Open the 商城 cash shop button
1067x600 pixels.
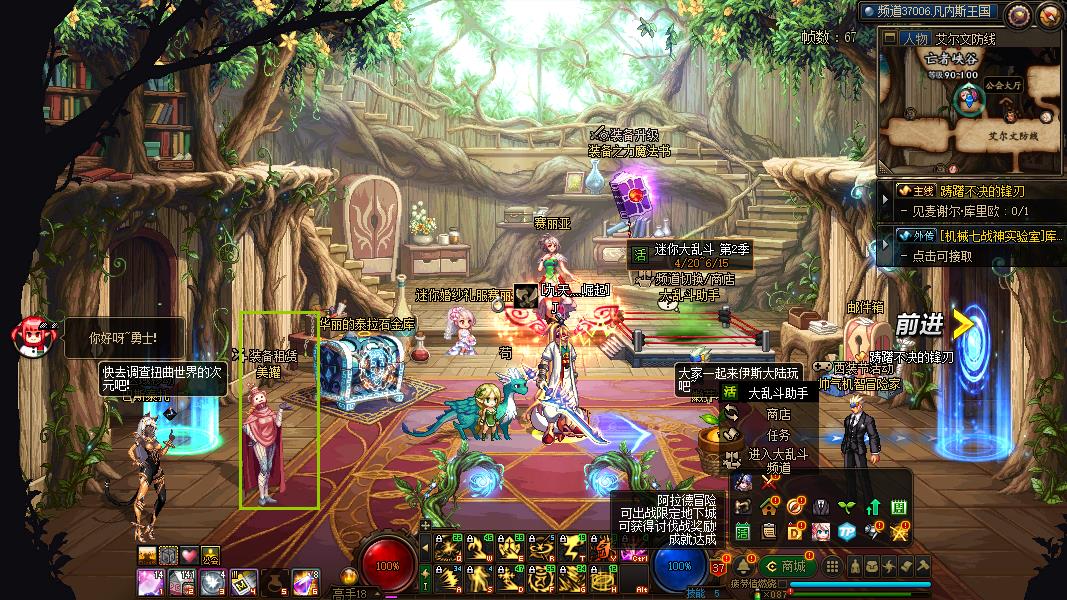click(x=787, y=566)
